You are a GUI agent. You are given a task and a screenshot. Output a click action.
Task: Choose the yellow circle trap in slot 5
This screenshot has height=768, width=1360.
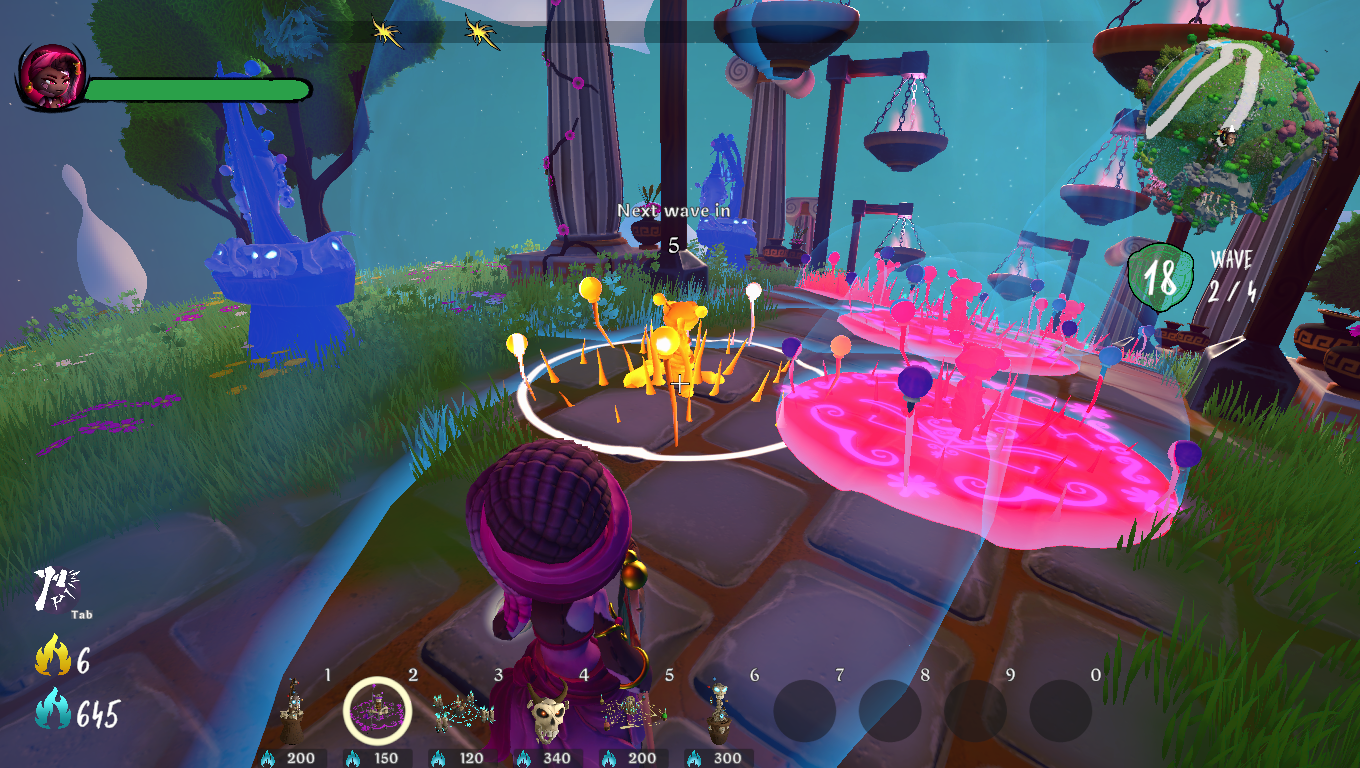click(x=632, y=711)
